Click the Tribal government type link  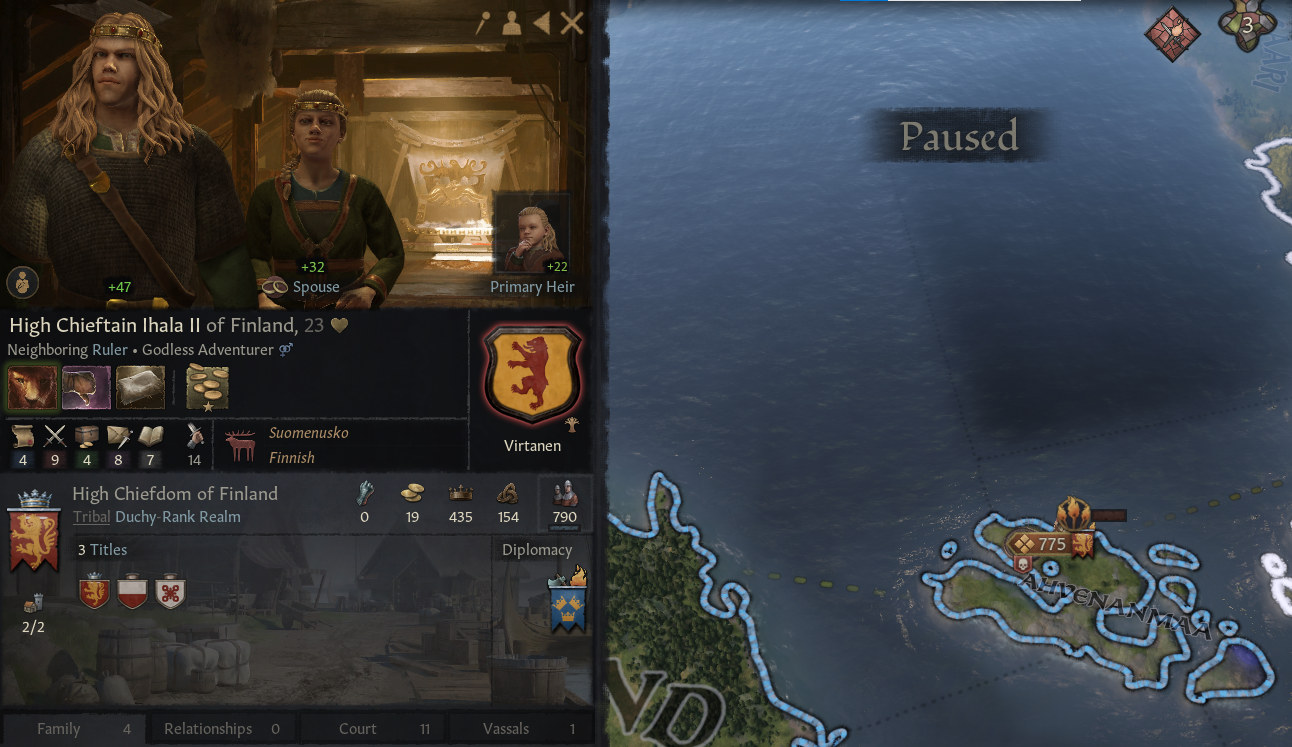point(91,516)
